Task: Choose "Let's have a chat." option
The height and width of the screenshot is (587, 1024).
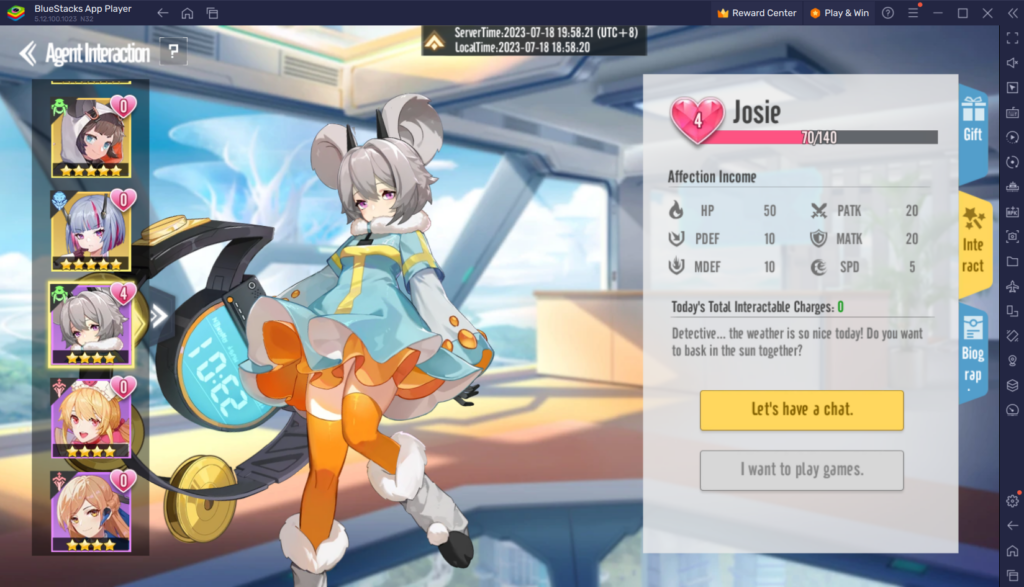Action: coord(801,410)
